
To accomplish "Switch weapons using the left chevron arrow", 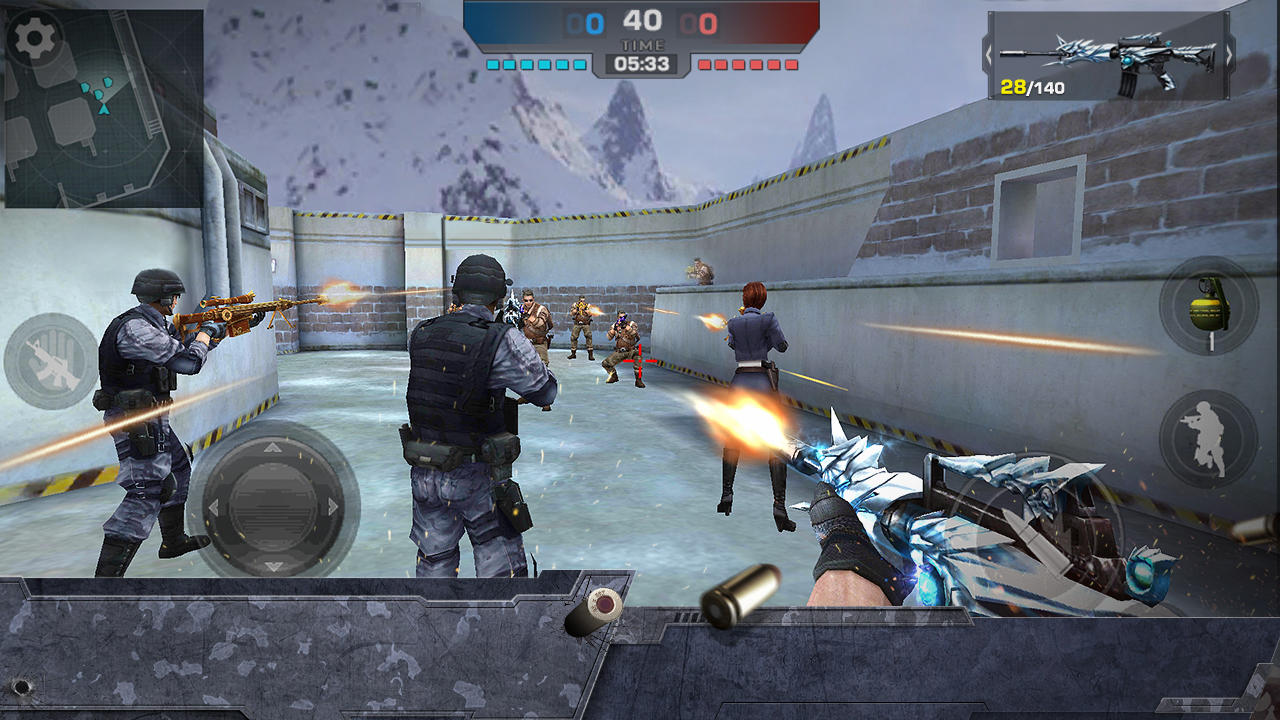I will [990, 53].
